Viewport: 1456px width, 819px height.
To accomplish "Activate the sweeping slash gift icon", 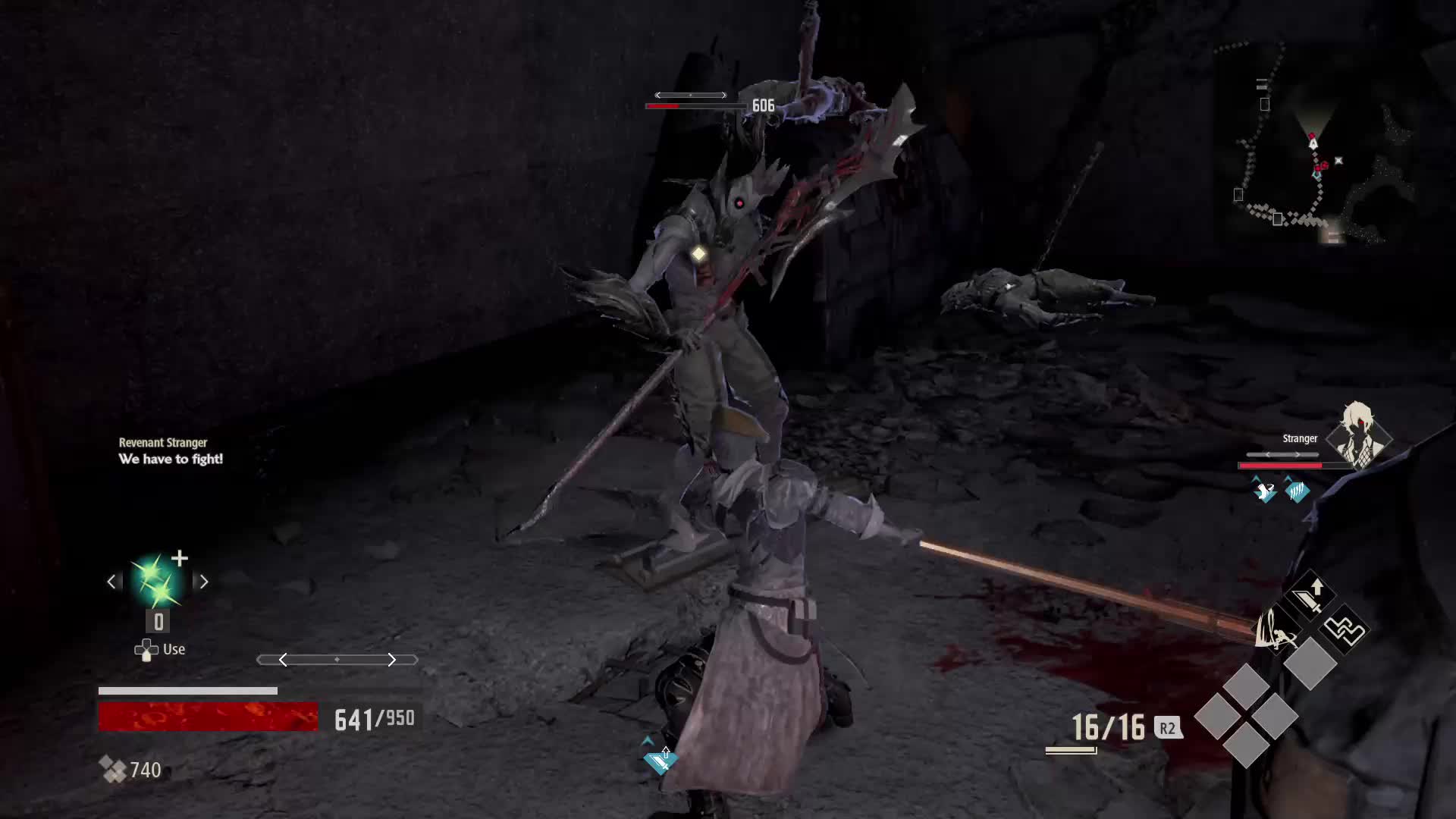I will pos(1276,629).
